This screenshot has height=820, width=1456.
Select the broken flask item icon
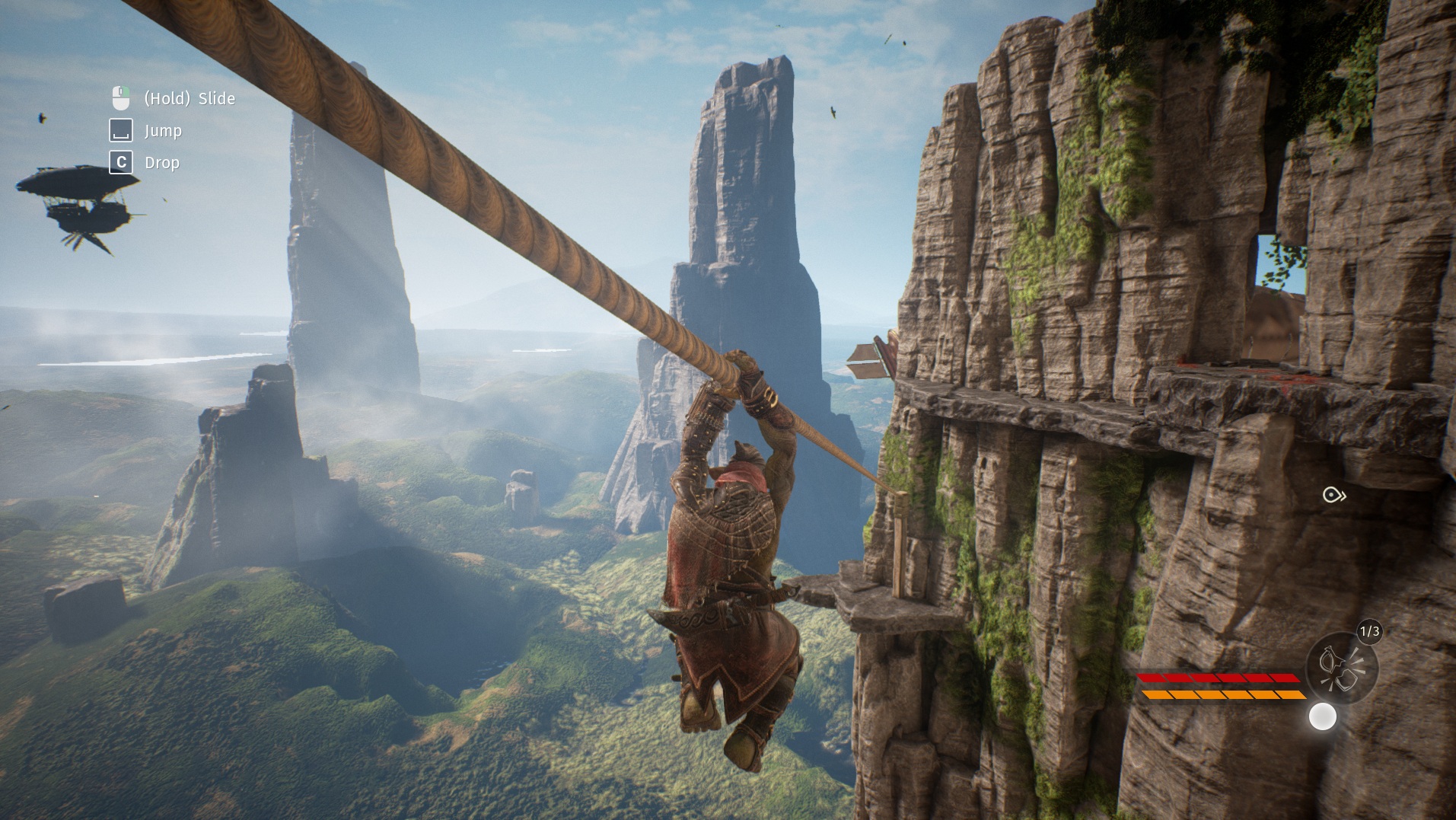[1342, 668]
